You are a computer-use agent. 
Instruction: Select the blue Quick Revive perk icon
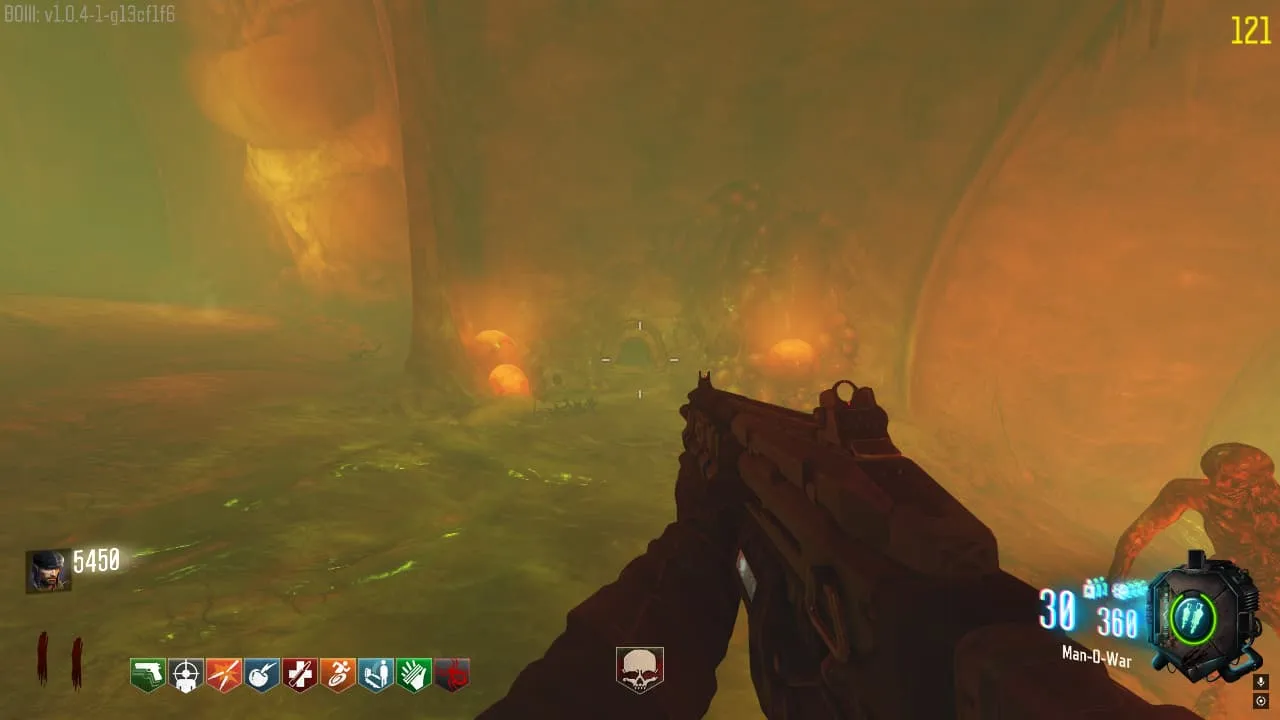pos(376,674)
